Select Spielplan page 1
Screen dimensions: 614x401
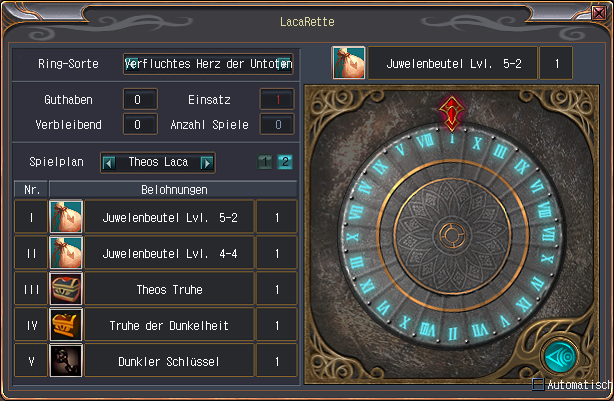[x=265, y=162]
